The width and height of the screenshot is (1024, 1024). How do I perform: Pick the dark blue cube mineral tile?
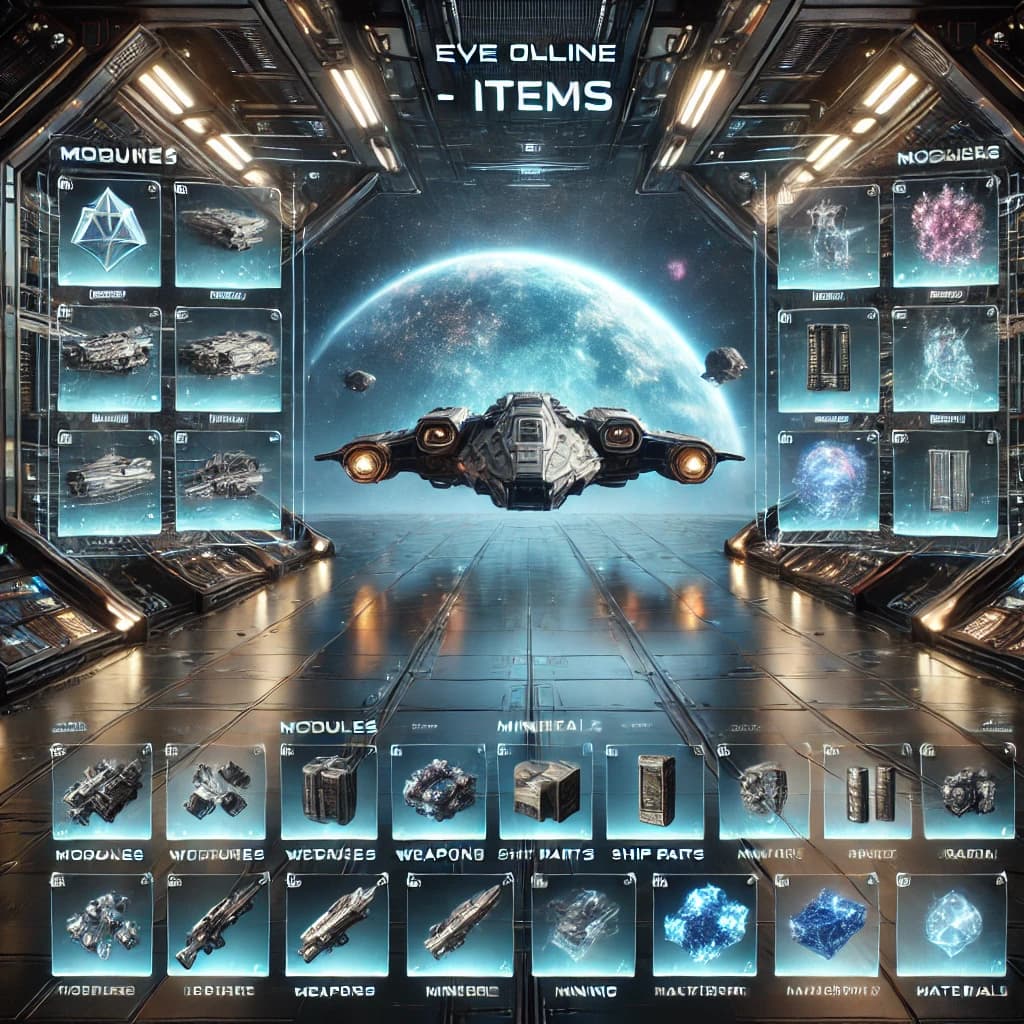(826, 925)
